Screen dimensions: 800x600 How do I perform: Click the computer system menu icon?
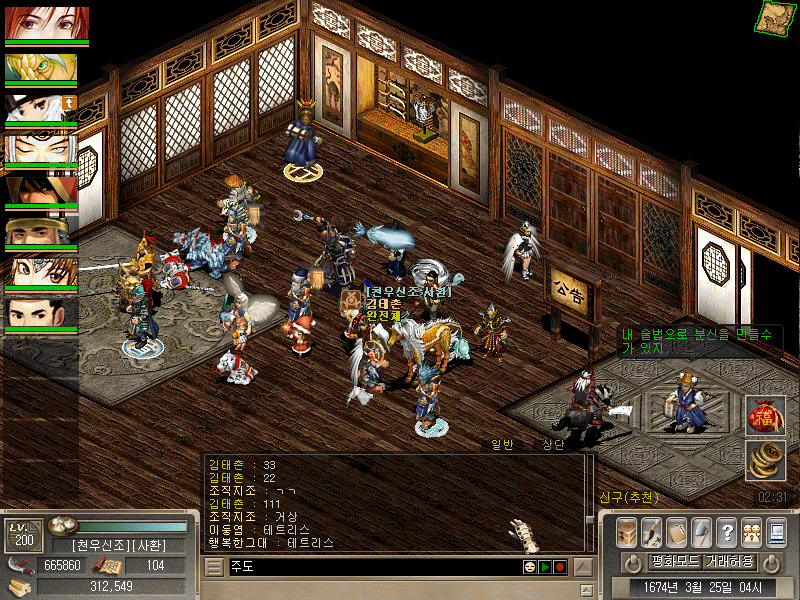[777, 532]
